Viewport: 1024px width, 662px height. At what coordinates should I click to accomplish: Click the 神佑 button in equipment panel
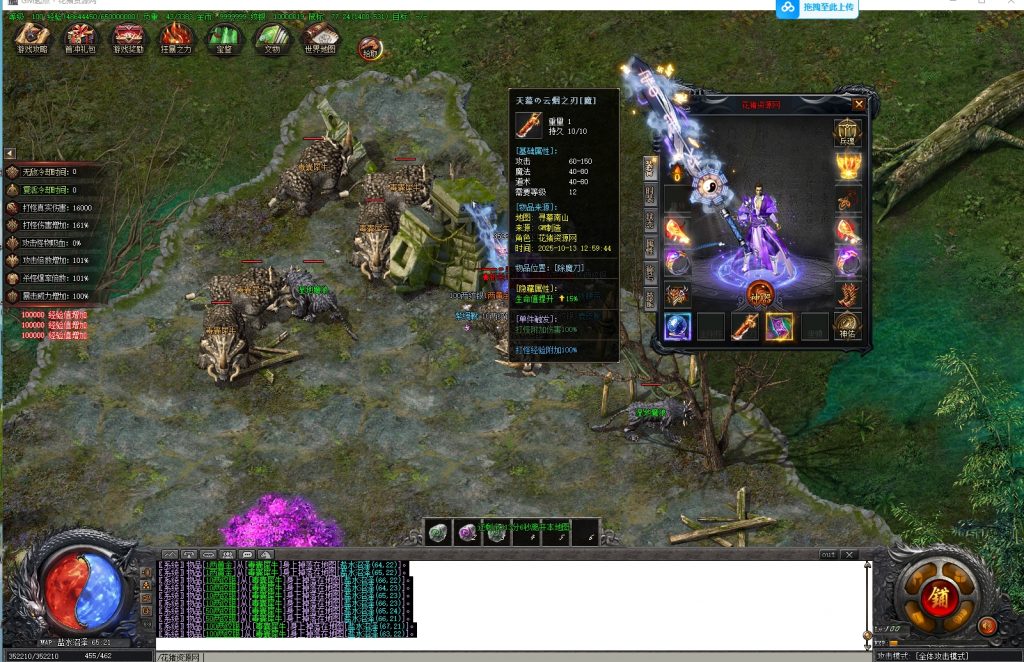point(848,325)
